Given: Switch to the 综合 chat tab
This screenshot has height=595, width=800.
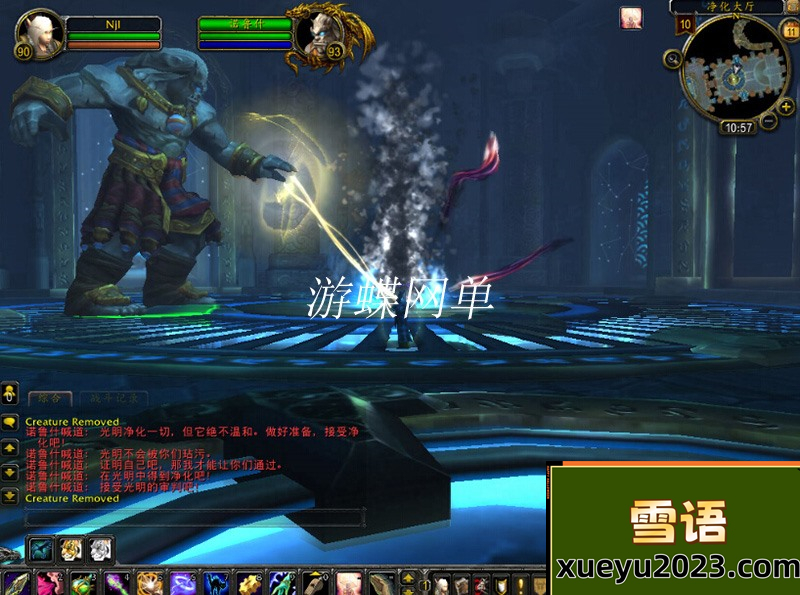Looking at the screenshot, I should [x=48, y=399].
